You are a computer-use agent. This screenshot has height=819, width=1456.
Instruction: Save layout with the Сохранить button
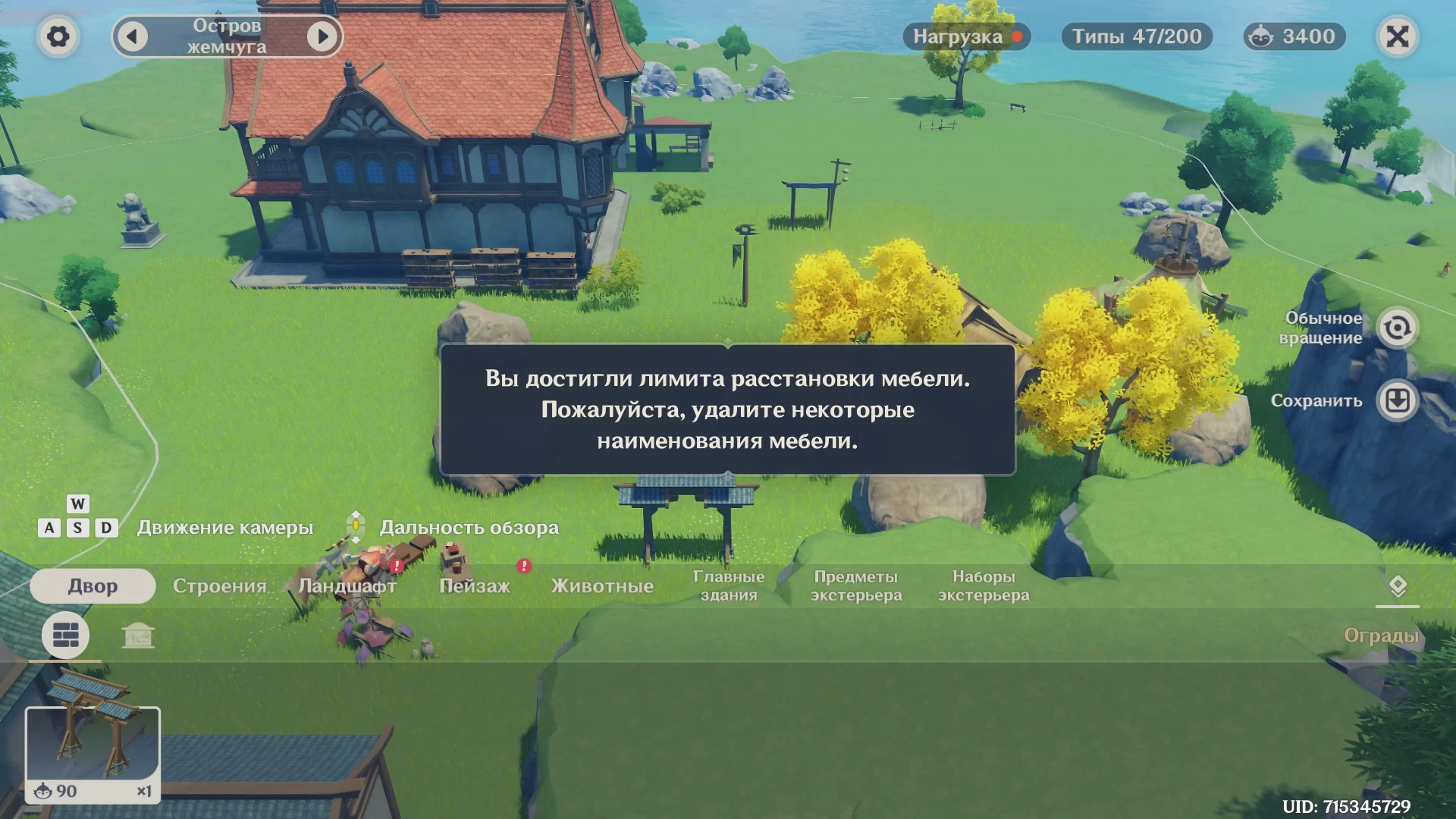point(1397,400)
